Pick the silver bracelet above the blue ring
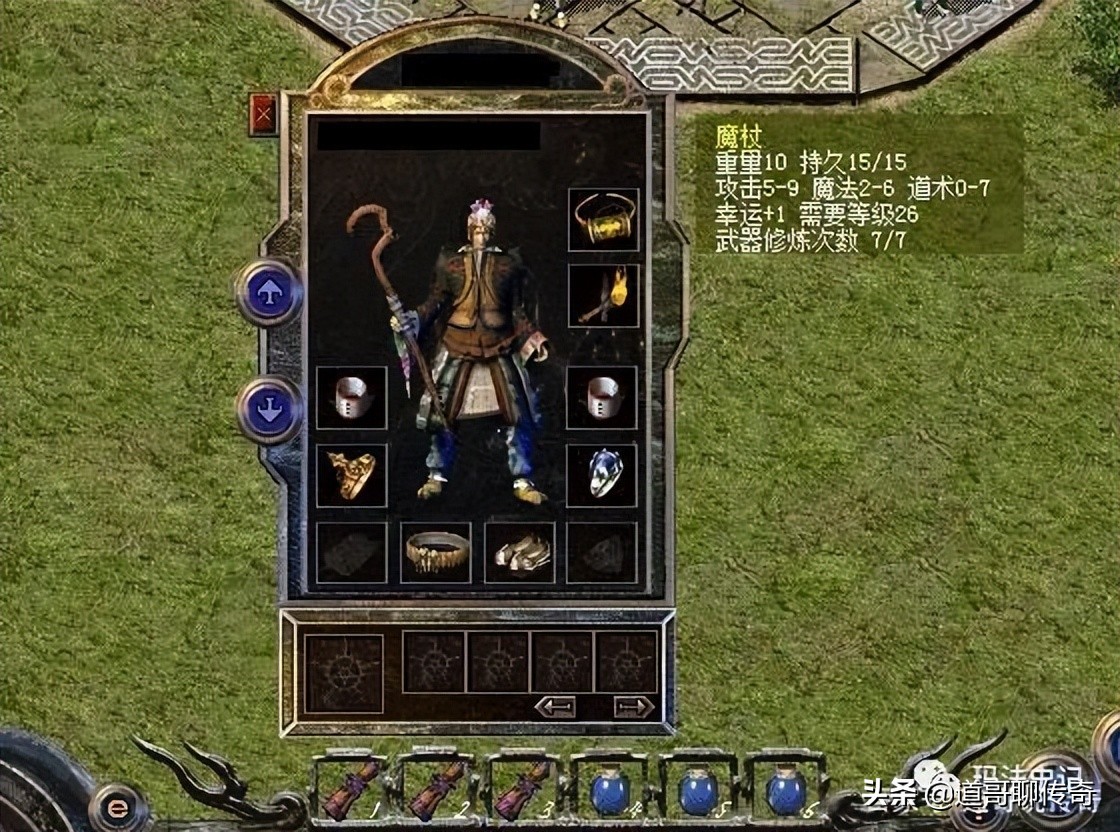Image resolution: width=1120 pixels, height=832 pixels. (603, 397)
